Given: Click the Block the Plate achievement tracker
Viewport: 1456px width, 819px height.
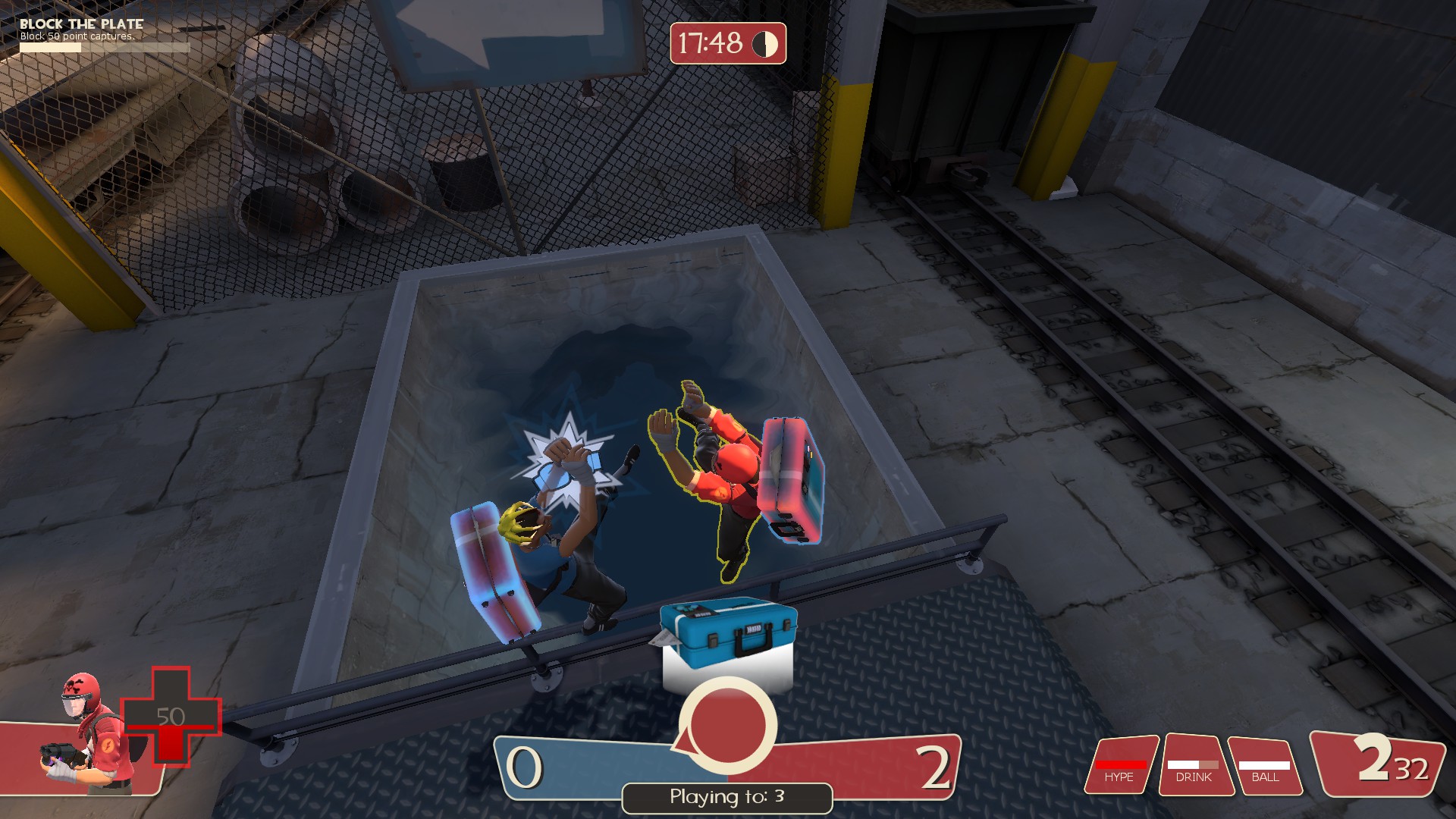Looking at the screenshot, I should (91, 35).
